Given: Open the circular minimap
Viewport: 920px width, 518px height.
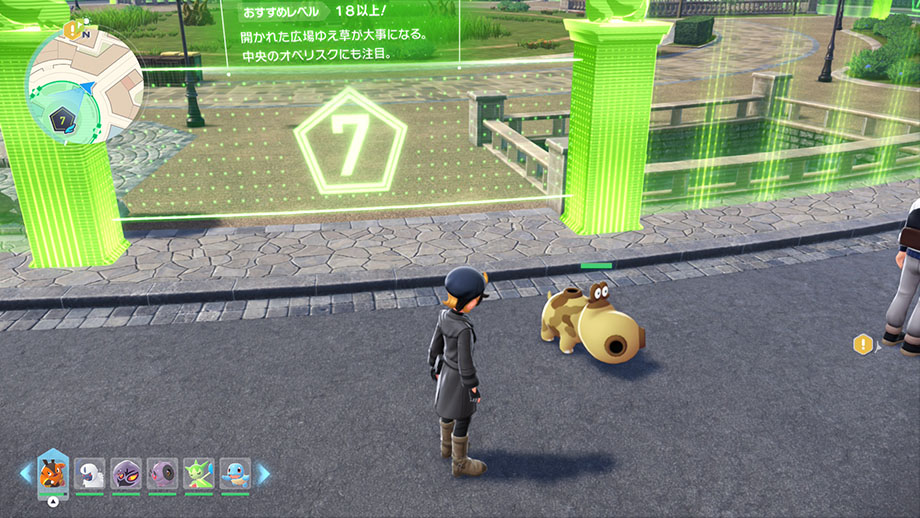Looking at the screenshot, I should [x=85, y=86].
